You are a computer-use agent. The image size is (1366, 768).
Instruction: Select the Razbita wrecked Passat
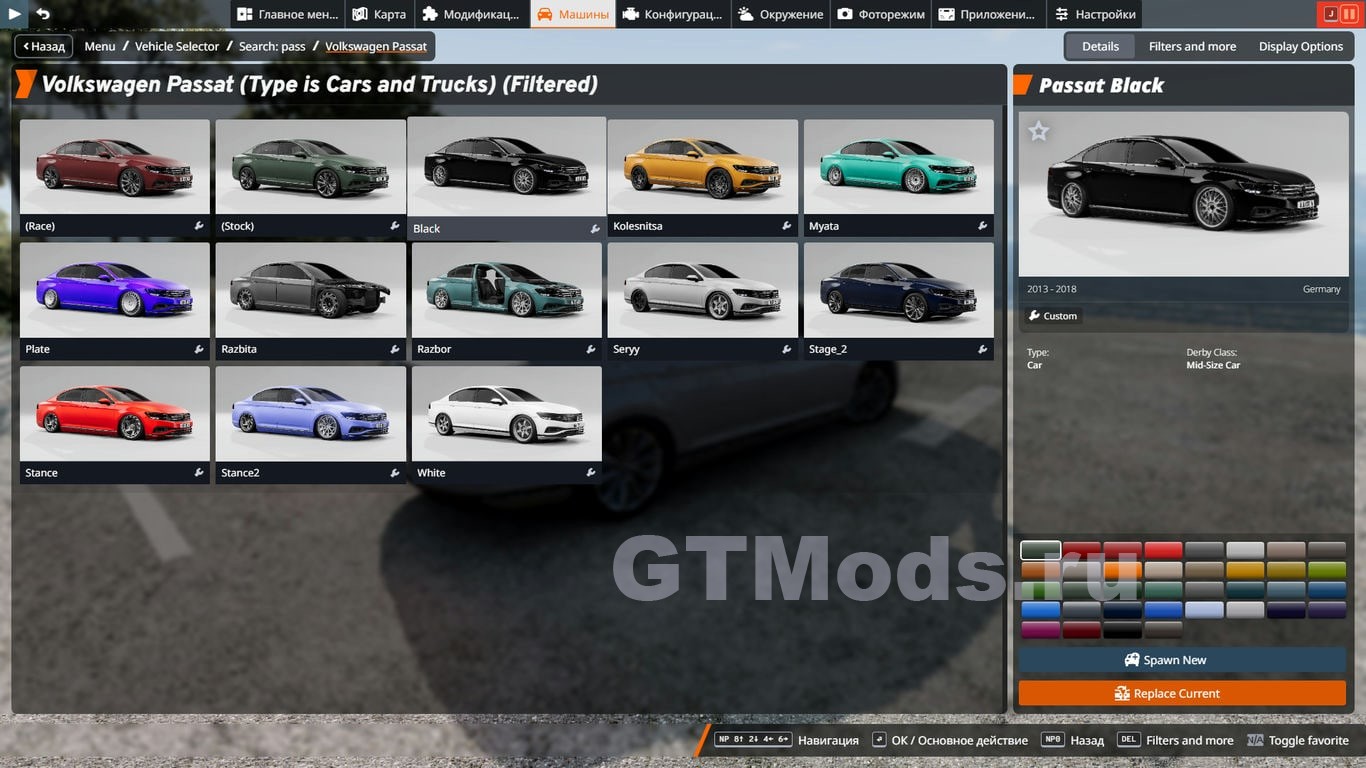pyautogui.click(x=310, y=291)
